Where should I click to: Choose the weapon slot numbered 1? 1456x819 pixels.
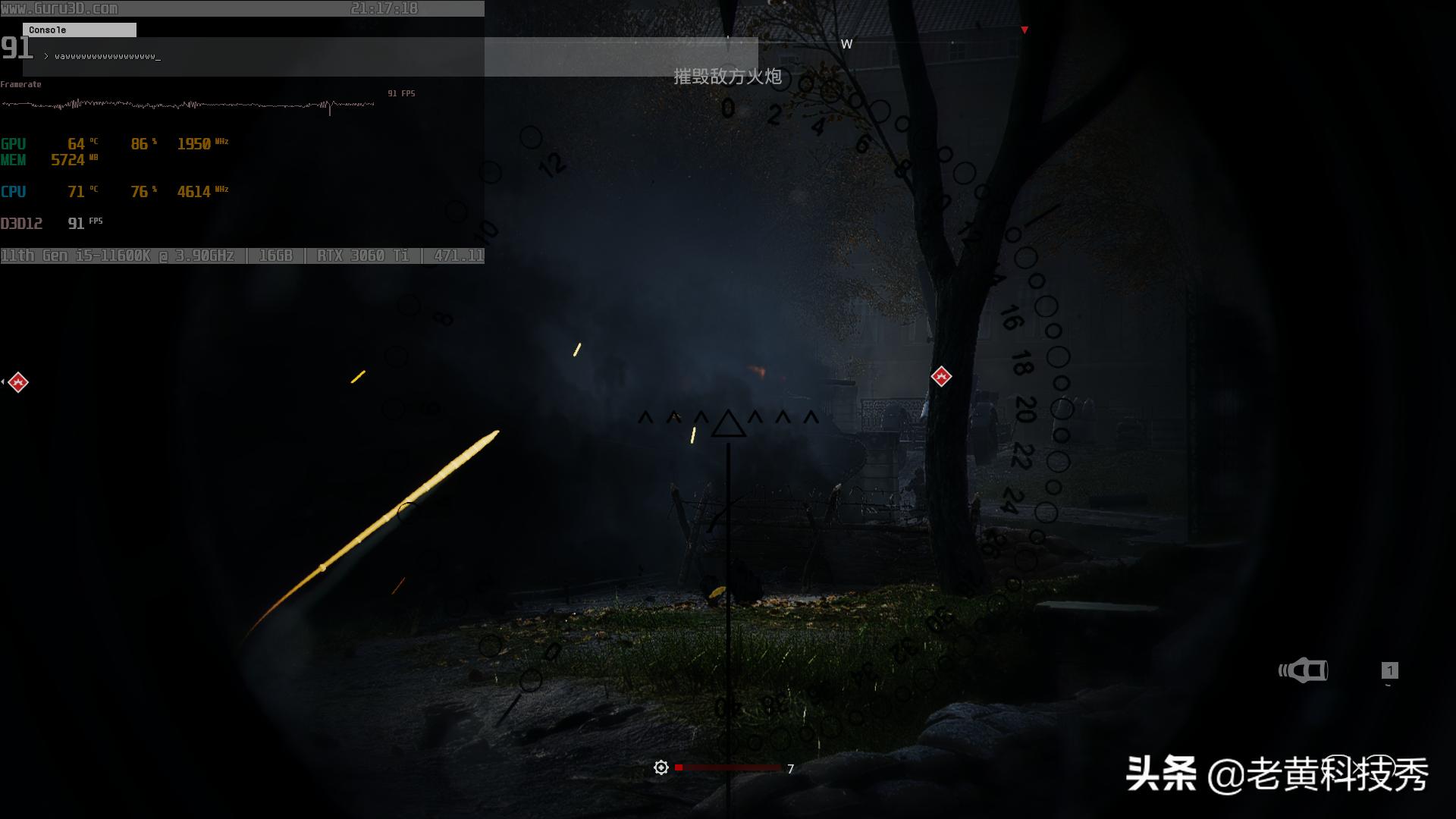[x=1389, y=670]
